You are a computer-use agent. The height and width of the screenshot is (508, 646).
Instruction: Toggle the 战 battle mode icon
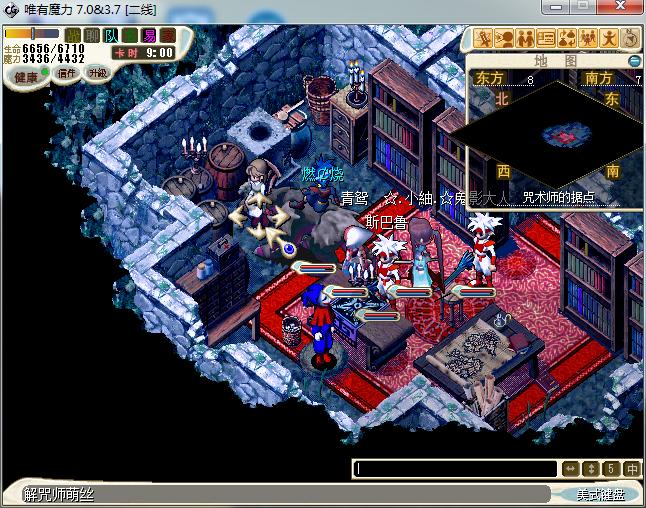click(73, 35)
